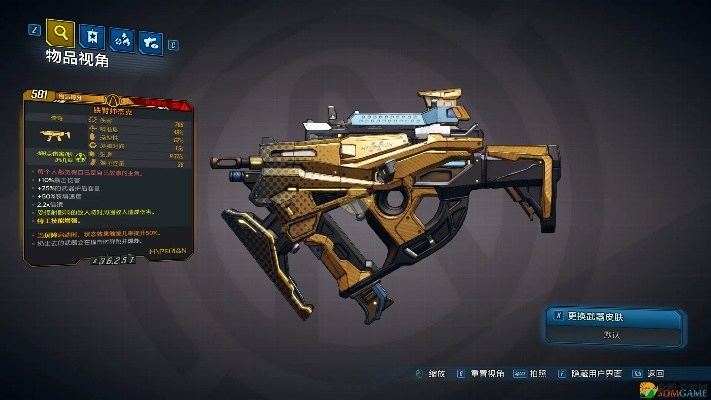711x400 pixels.
Task: Select the magnifying glass item view tab
Action: 61,34
